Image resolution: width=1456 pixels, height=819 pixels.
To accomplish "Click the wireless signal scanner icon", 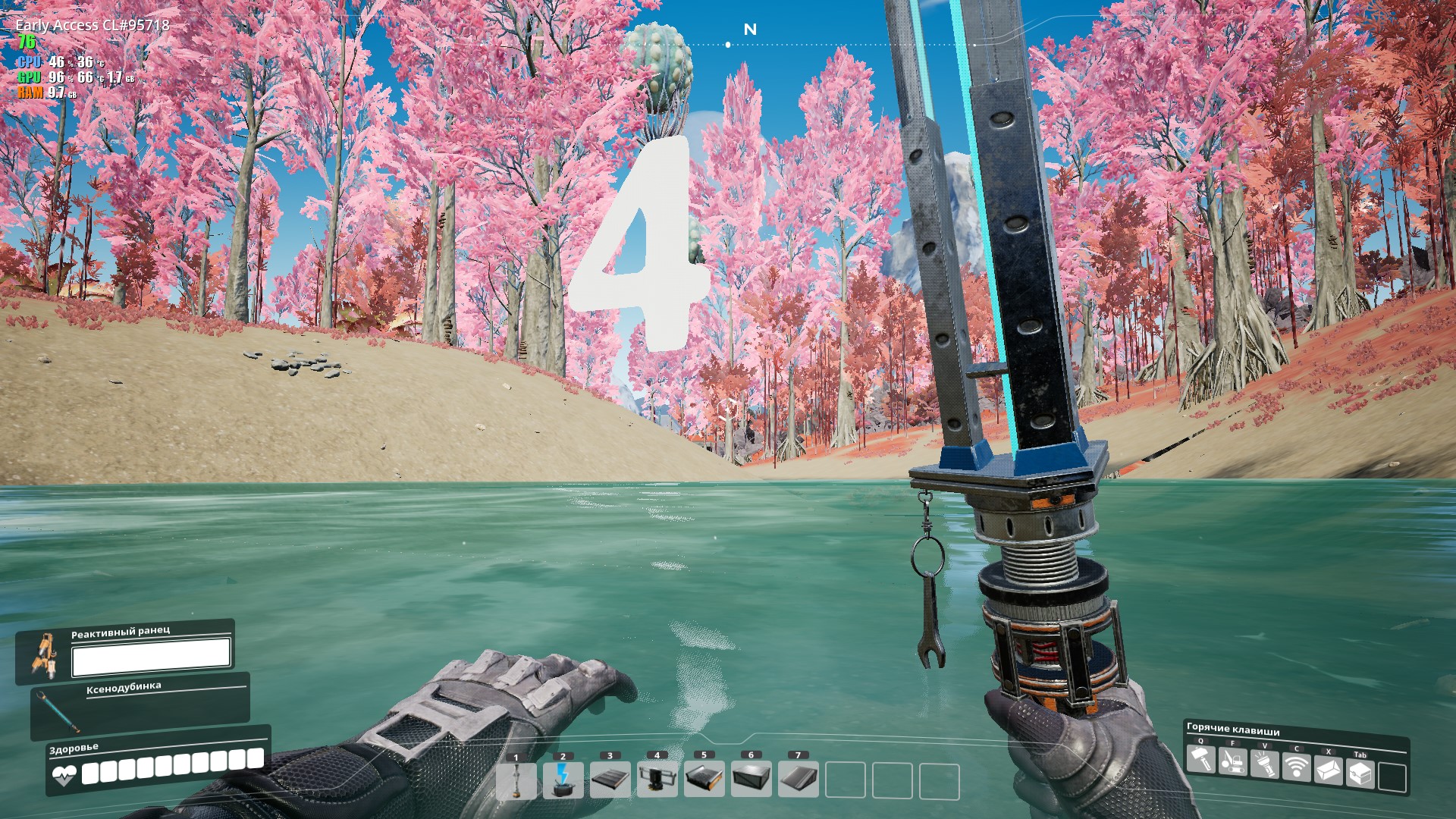I will (x=1297, y=768).
